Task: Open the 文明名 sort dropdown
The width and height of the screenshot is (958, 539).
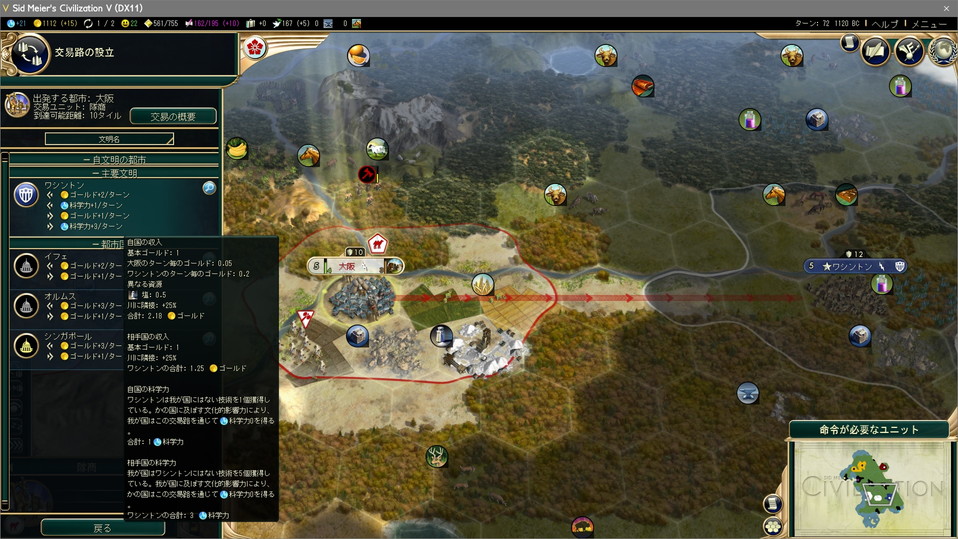Action: (x=109, y=139)
